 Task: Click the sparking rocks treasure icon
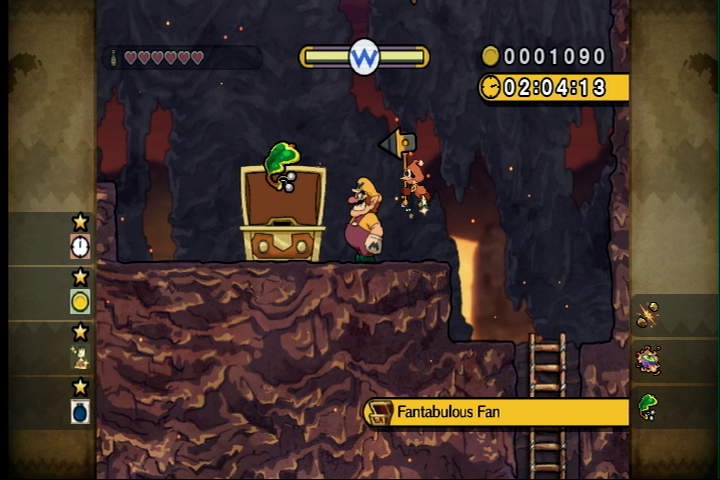click(x=648, y=314)
